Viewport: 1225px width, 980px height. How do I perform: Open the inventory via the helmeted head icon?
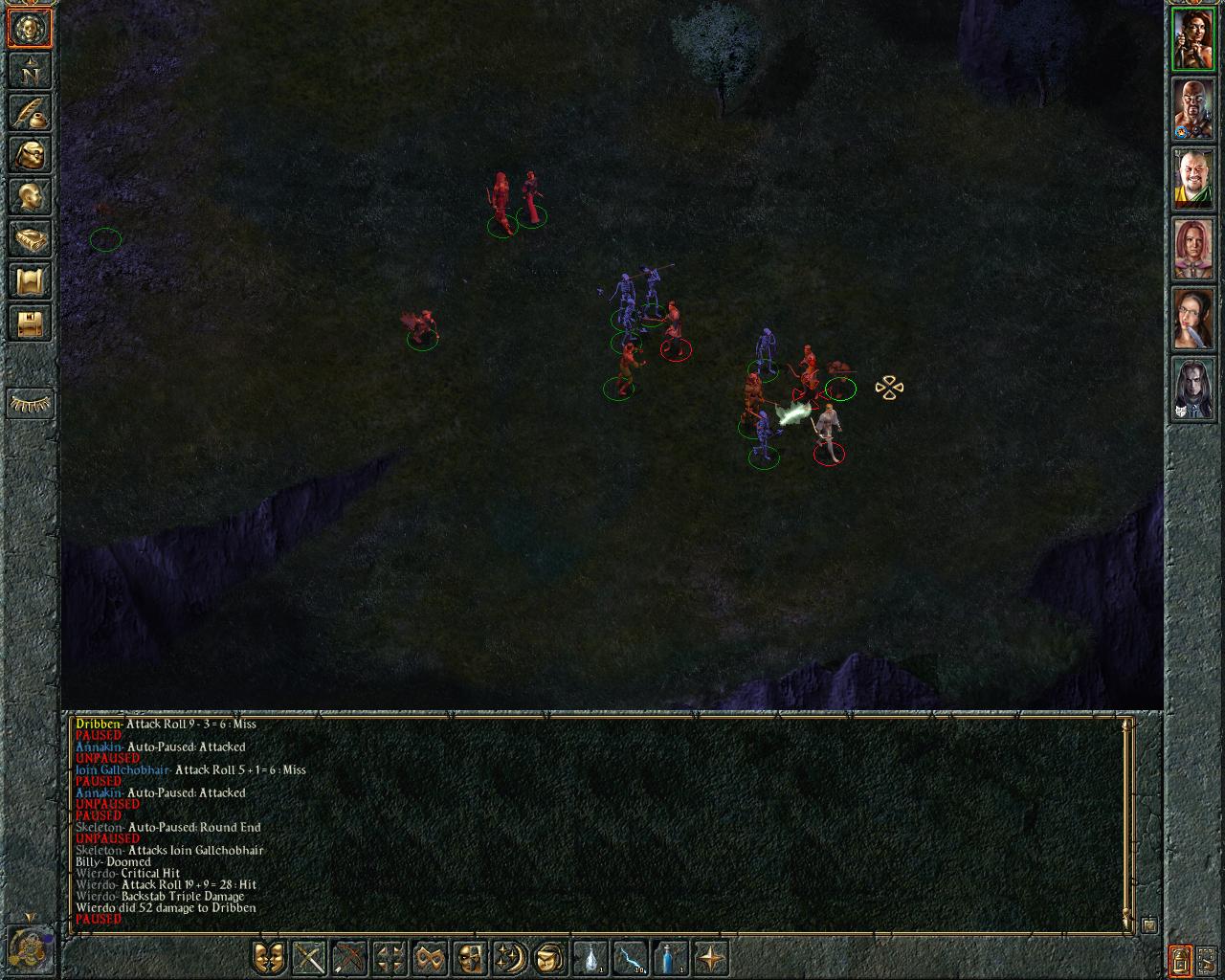[30, 154]
